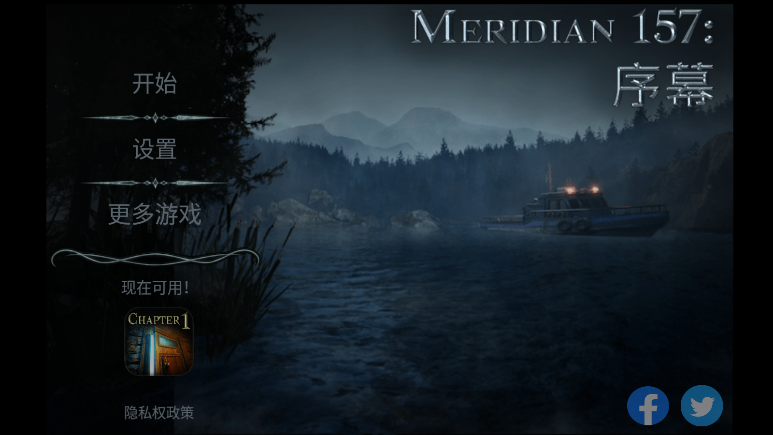Image resolution: width=773 pixels, height=435 pixels.
Task: Open the Chapter 1 game thumbnail
Action: [158, 342]
